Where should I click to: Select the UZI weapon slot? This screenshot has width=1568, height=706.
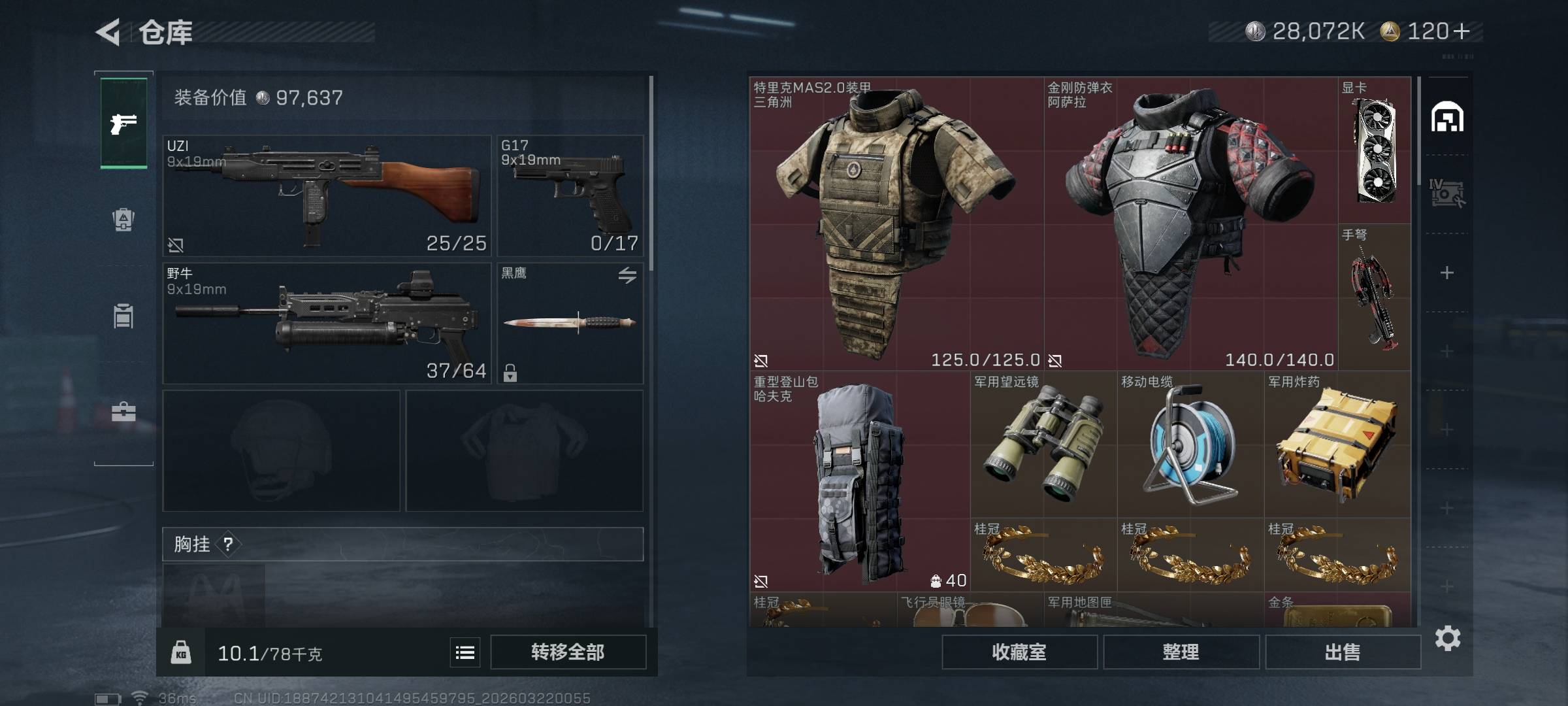point(327,195)
